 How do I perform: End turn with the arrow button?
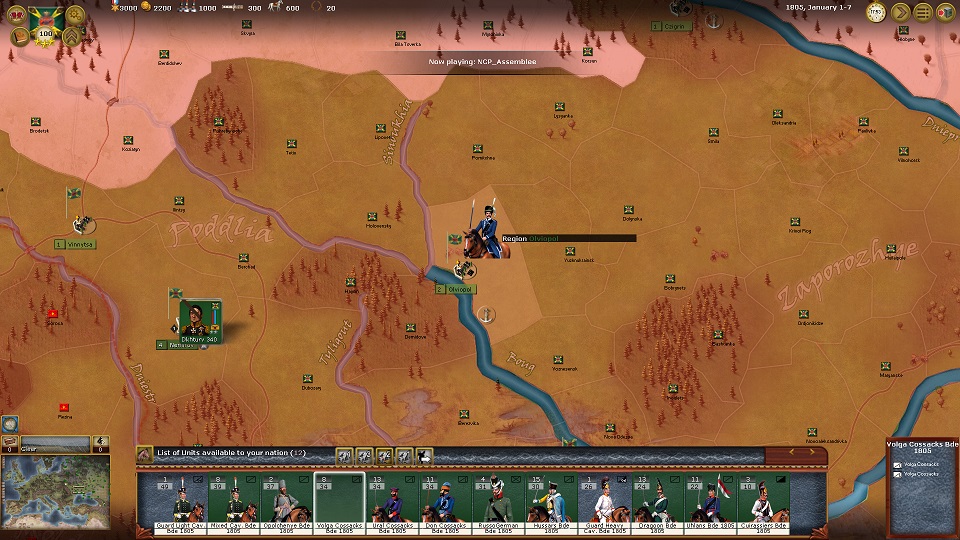901,13
